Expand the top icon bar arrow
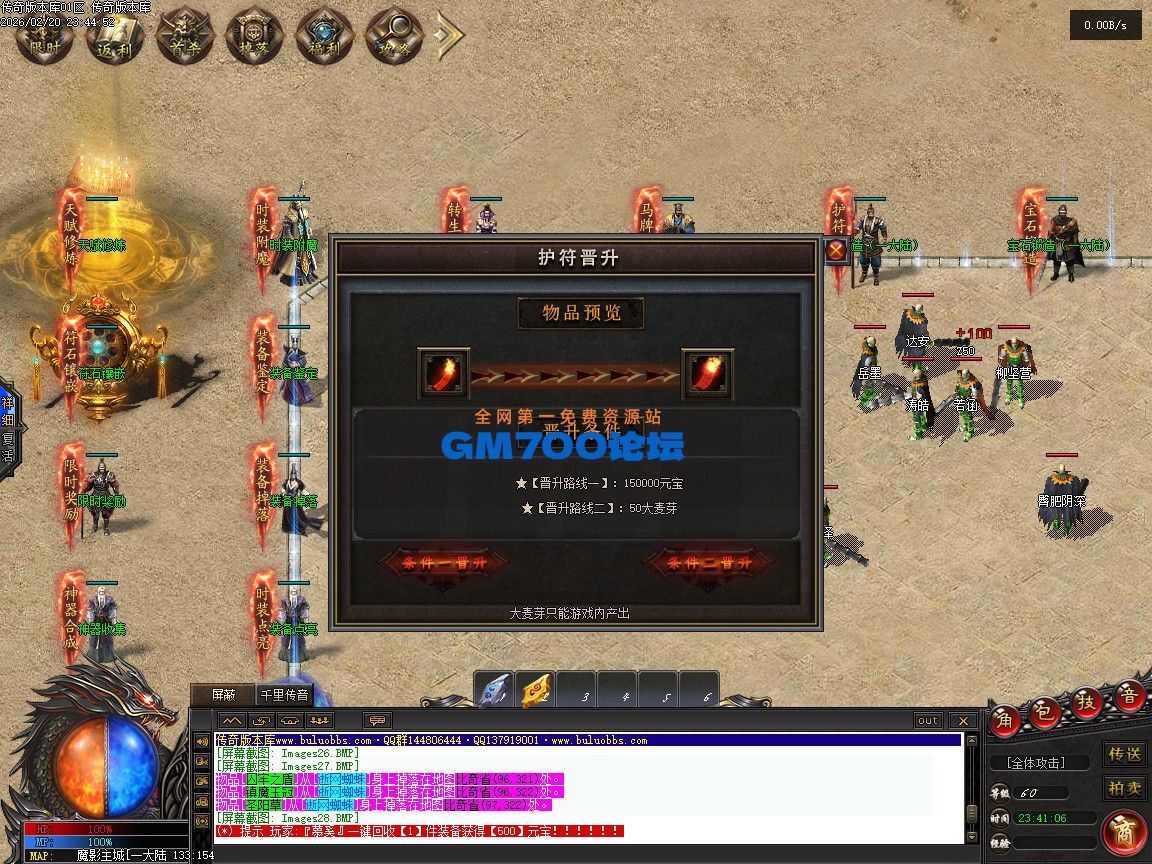The width and height of the screenshot is (1152, 864). click(x=449, y=36)
